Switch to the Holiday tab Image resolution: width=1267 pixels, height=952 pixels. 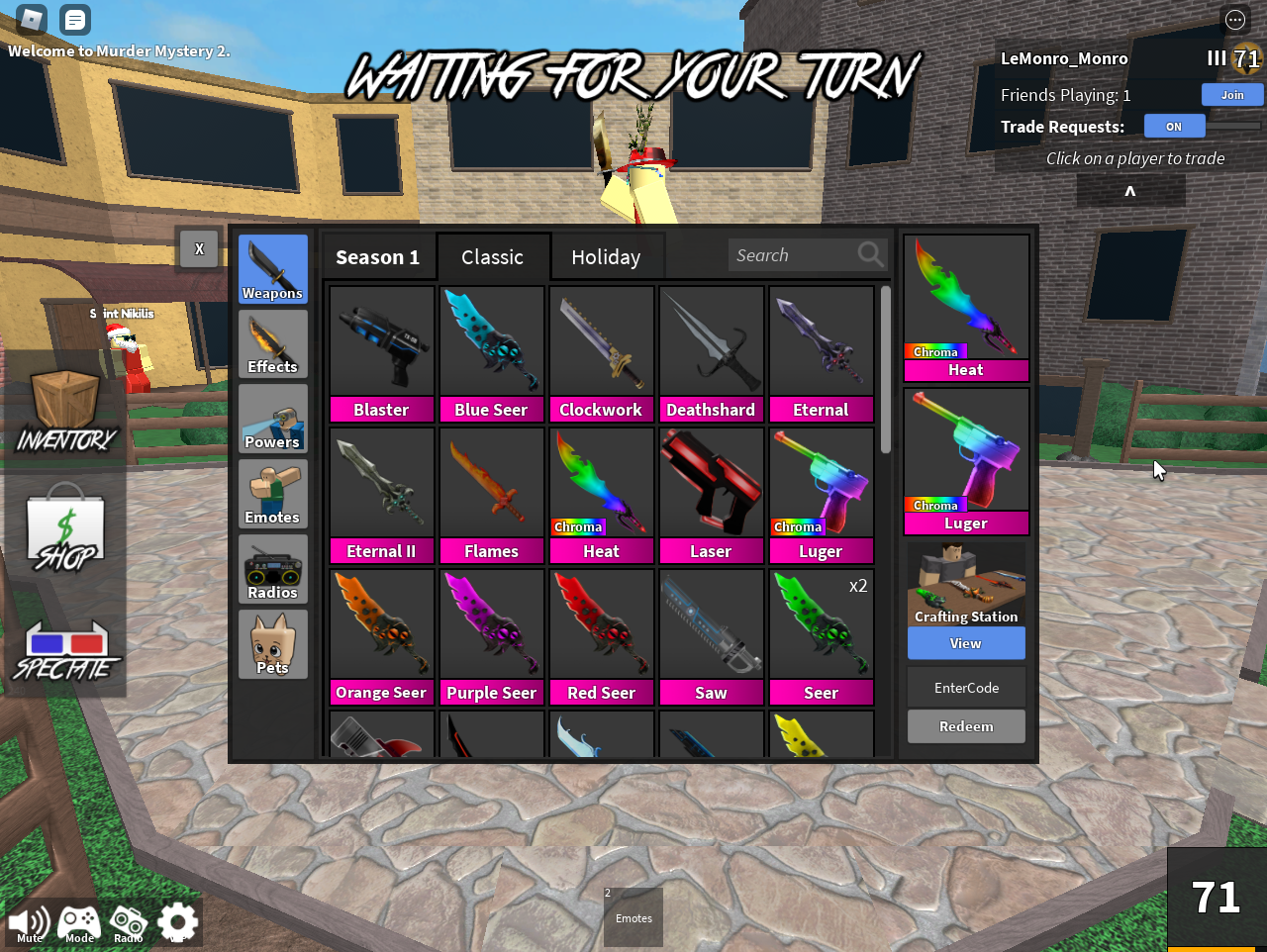click(607, 256)
